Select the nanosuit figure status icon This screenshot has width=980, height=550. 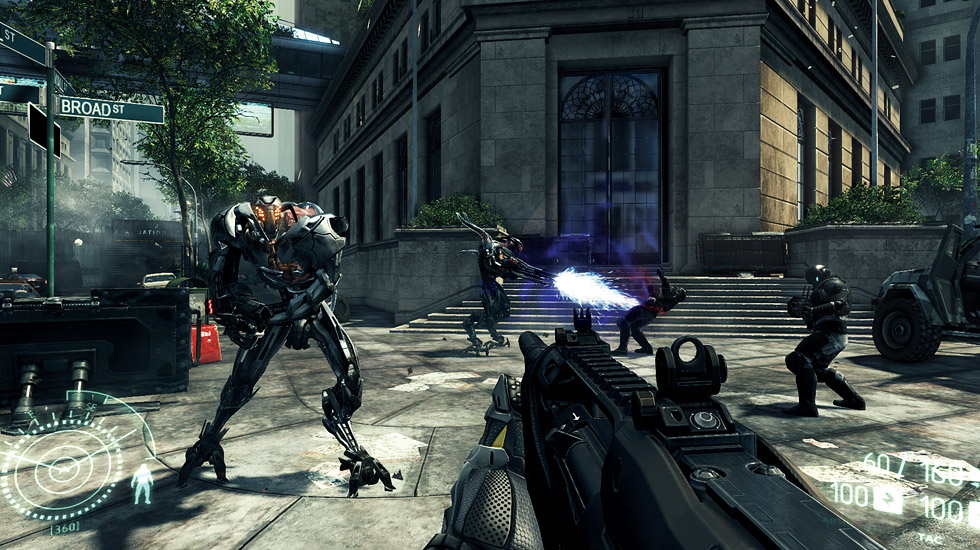click(142, 483)
